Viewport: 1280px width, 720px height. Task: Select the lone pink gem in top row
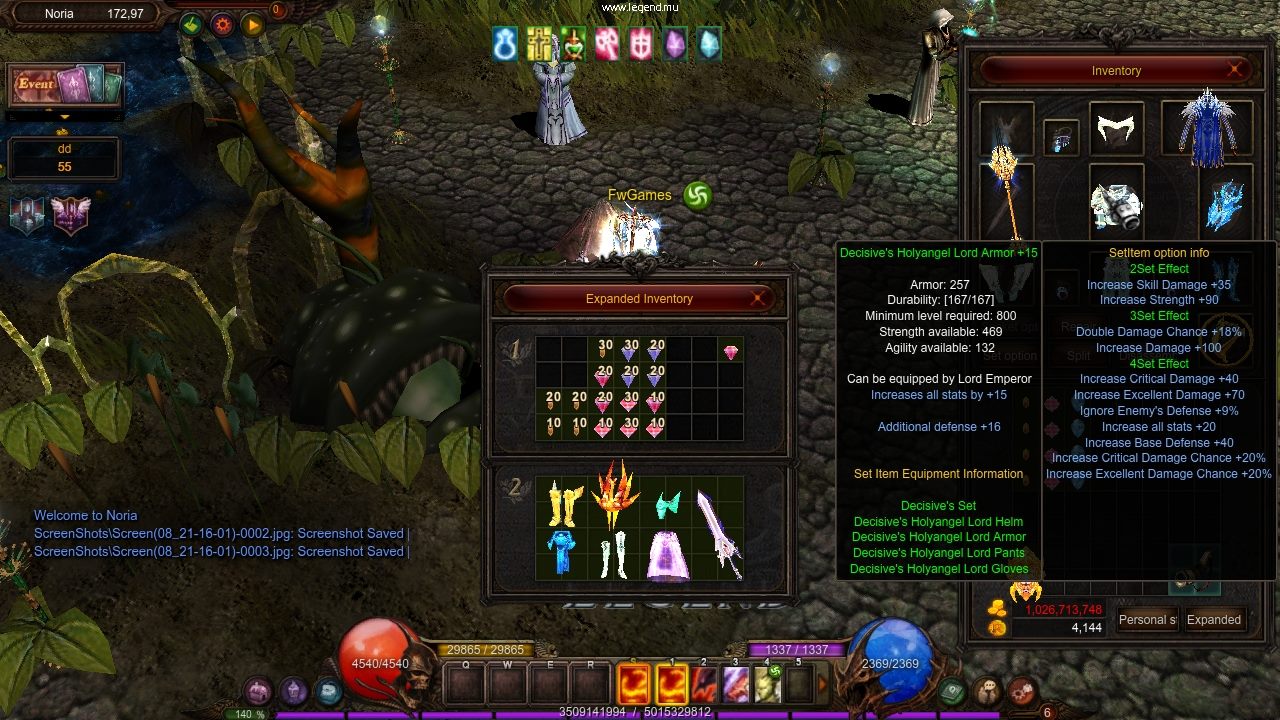[731, 353]
